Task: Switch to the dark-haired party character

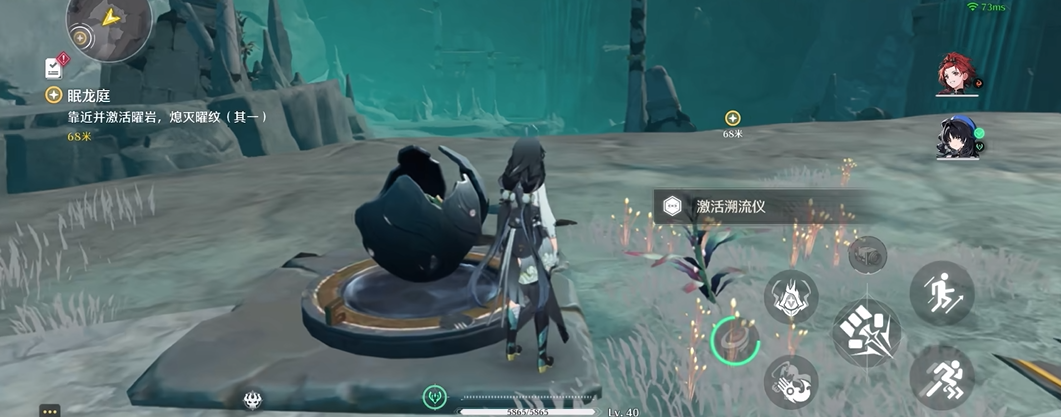Action: point(957,138)
